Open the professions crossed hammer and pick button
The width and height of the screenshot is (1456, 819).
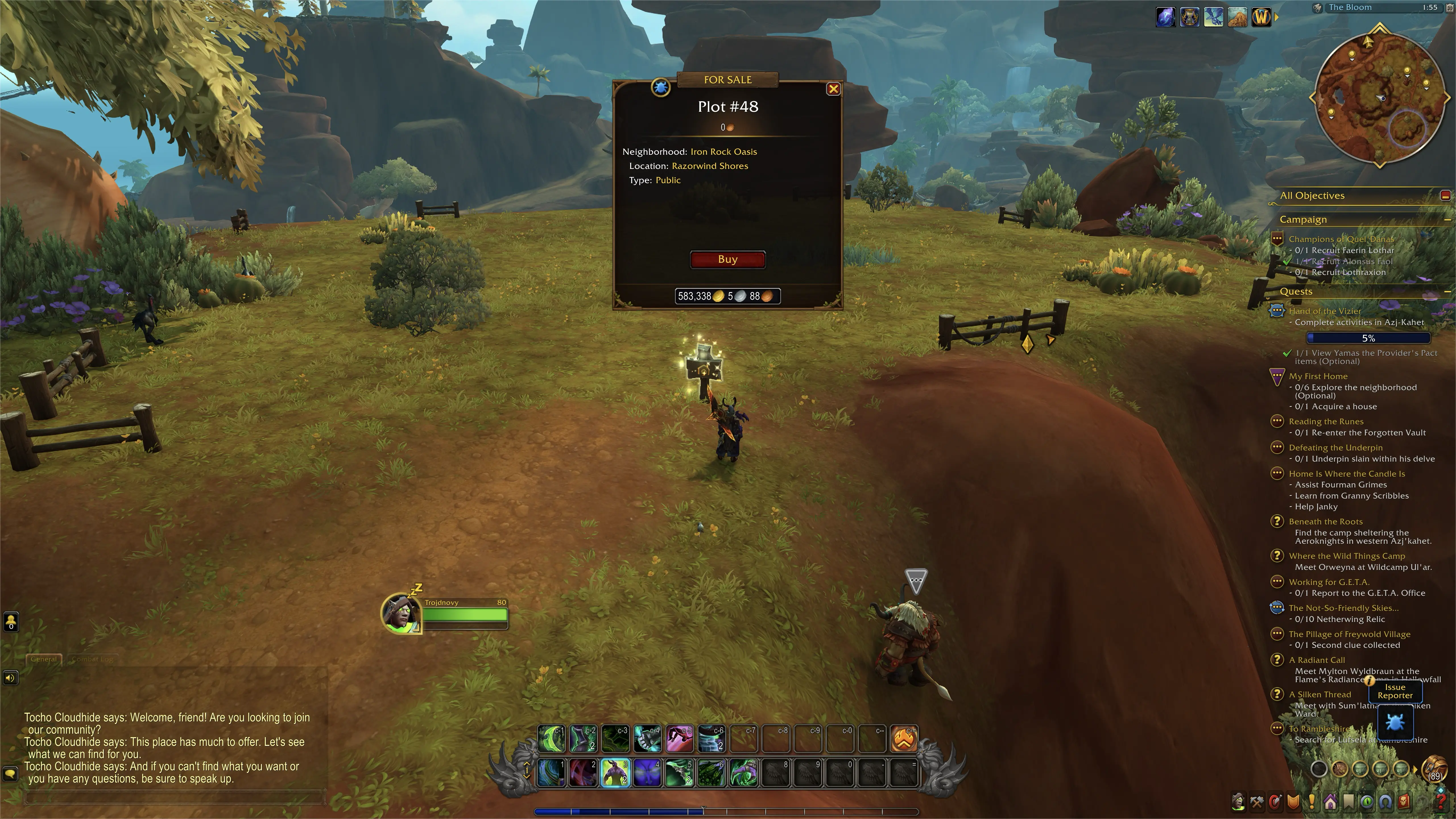(1256, 801)
